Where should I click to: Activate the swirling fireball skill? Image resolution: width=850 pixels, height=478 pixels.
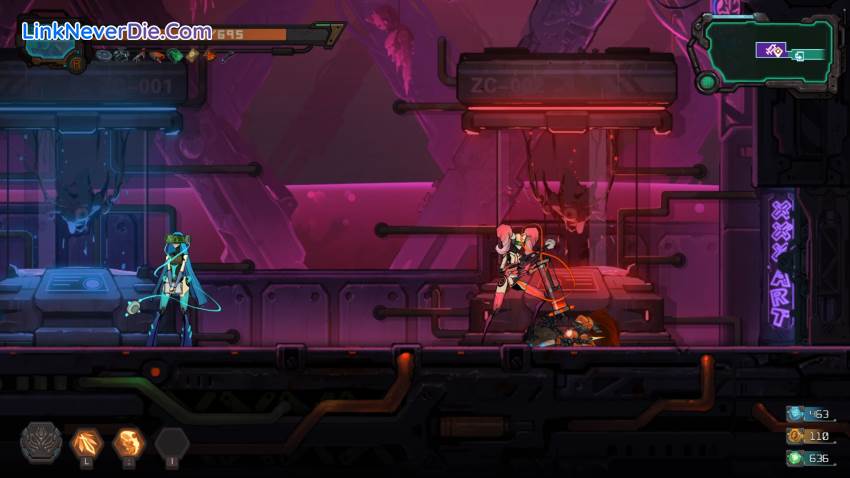click(x=129, y=441)
